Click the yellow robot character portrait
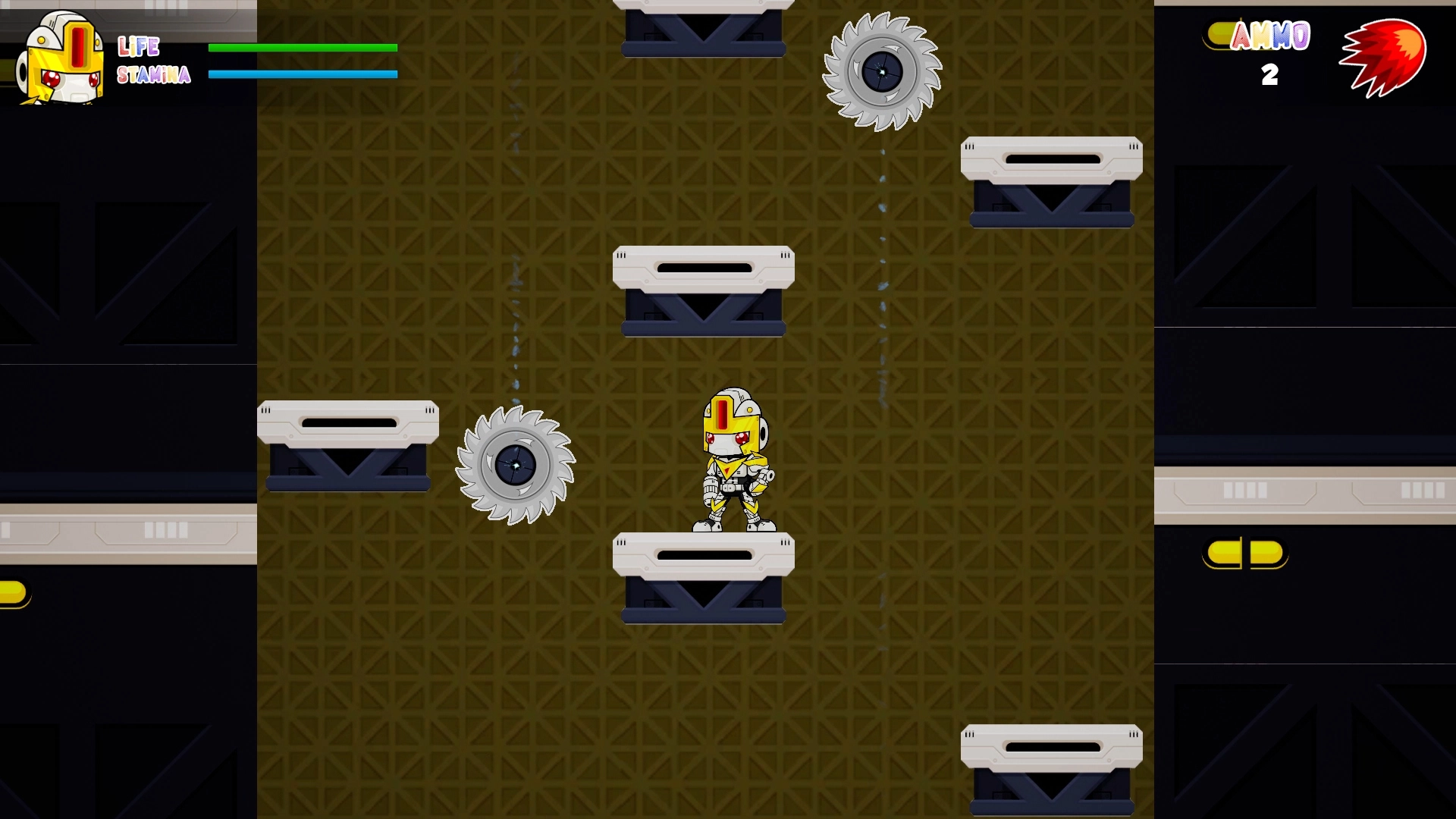This screenshot has width=1456, height=819. click(61, 59)
